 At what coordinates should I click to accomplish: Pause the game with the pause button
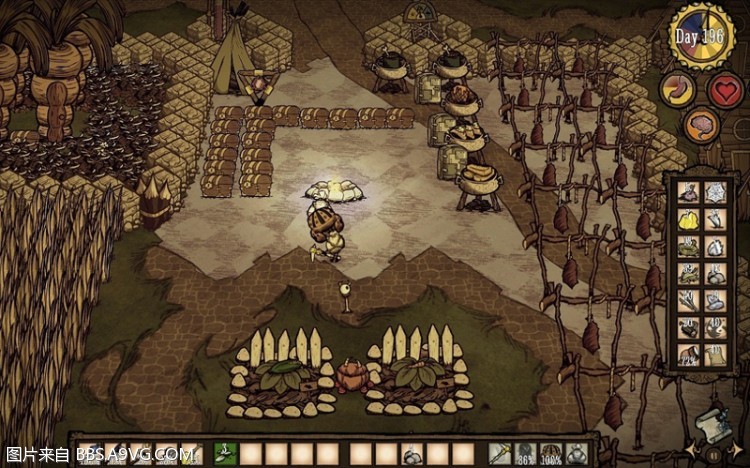point(714,453)
